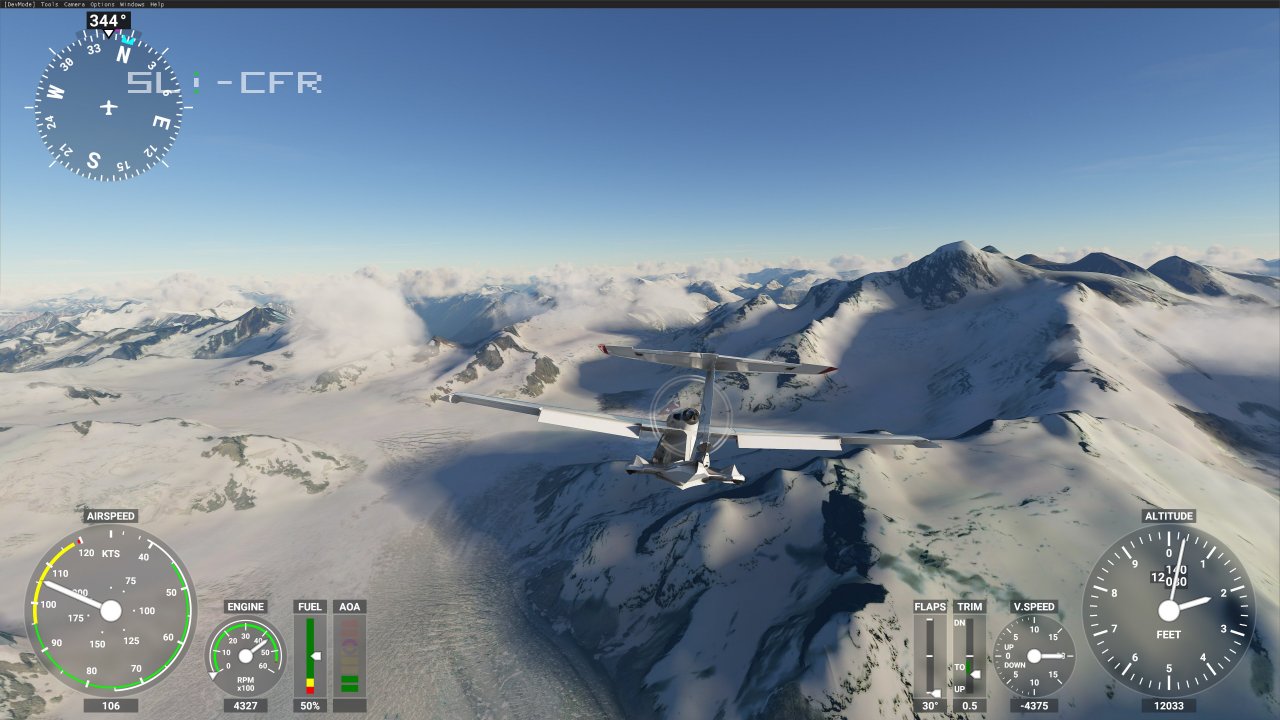The width and height of the screenshot is (1280, 720).
Task: Click the ENGINE RPM gauge
Action: tap(245, 657)
